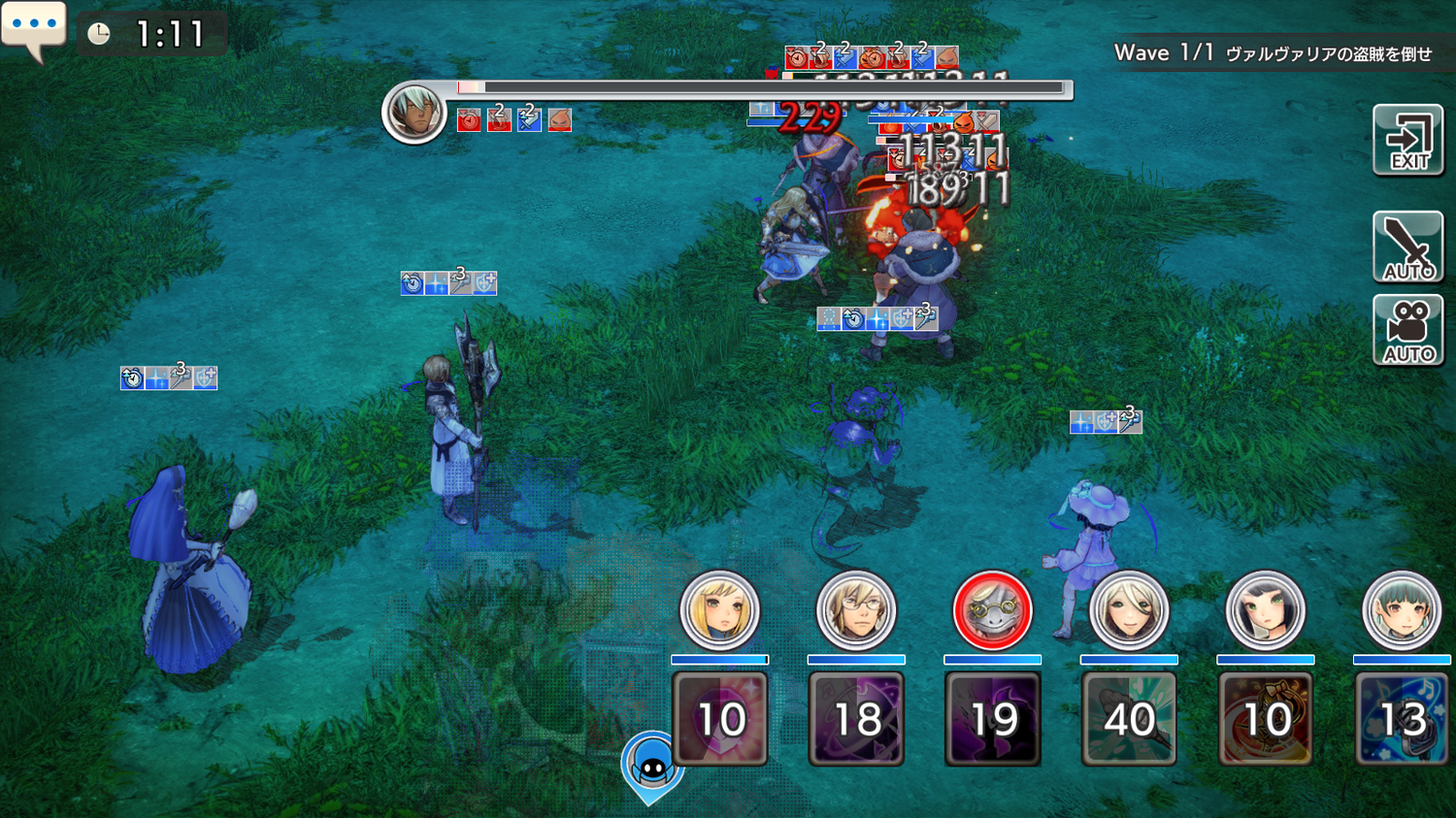Select the enemy boss portrait
1456x818 pixels.
tap(414, 113)
